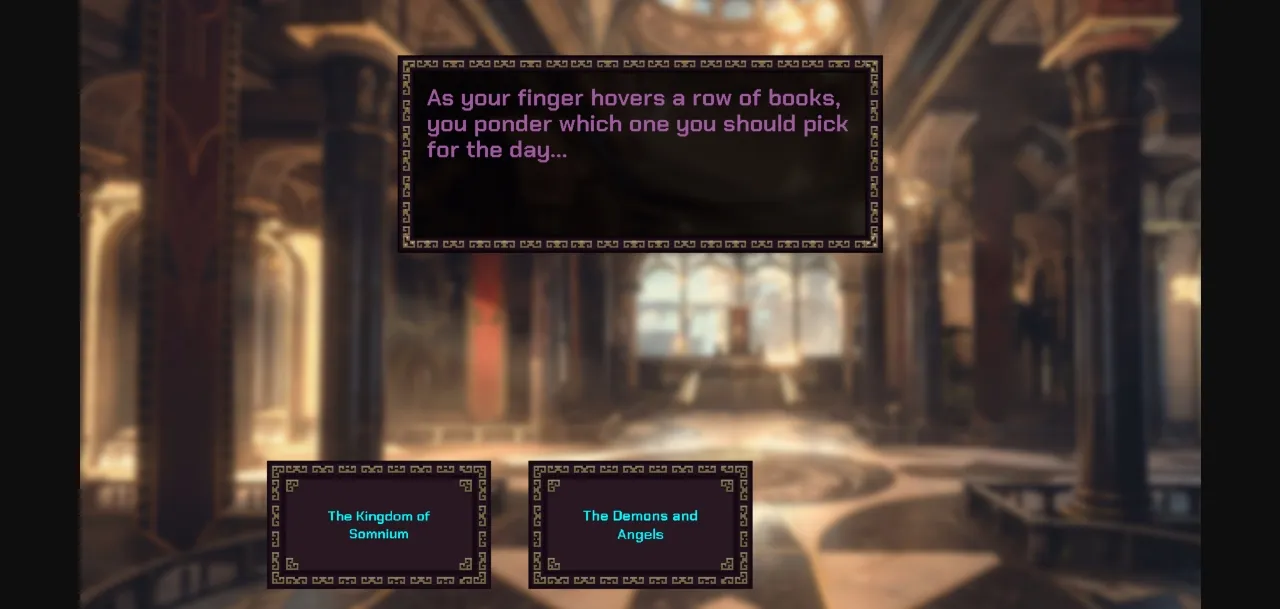The image size is (1280, 609).
Task: Pick The Demons and Angels book
Action: coord(640,525)
